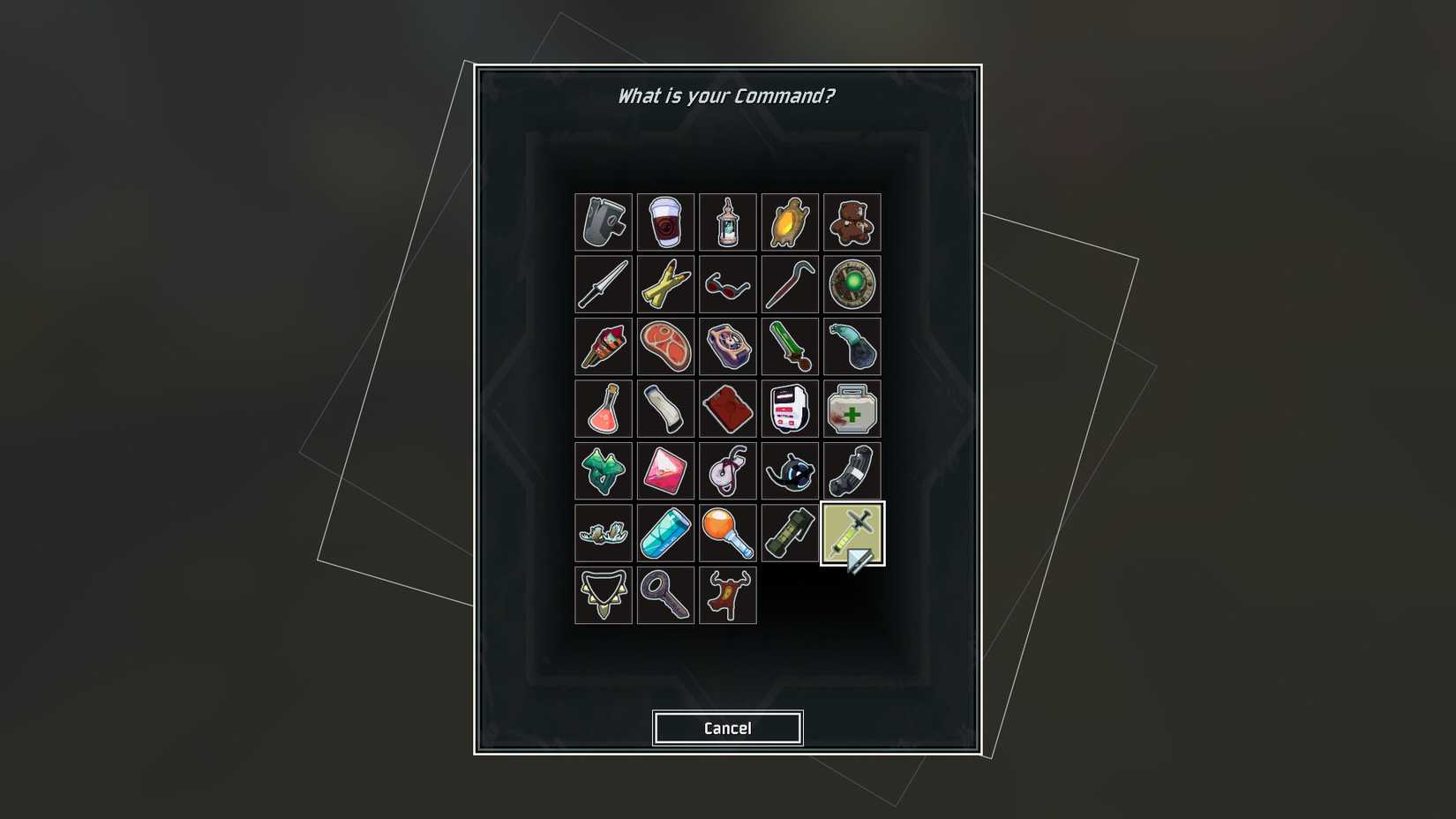Select the coffee cup item
Viewport: 1456px width, 819px height.
pos(665,222)
